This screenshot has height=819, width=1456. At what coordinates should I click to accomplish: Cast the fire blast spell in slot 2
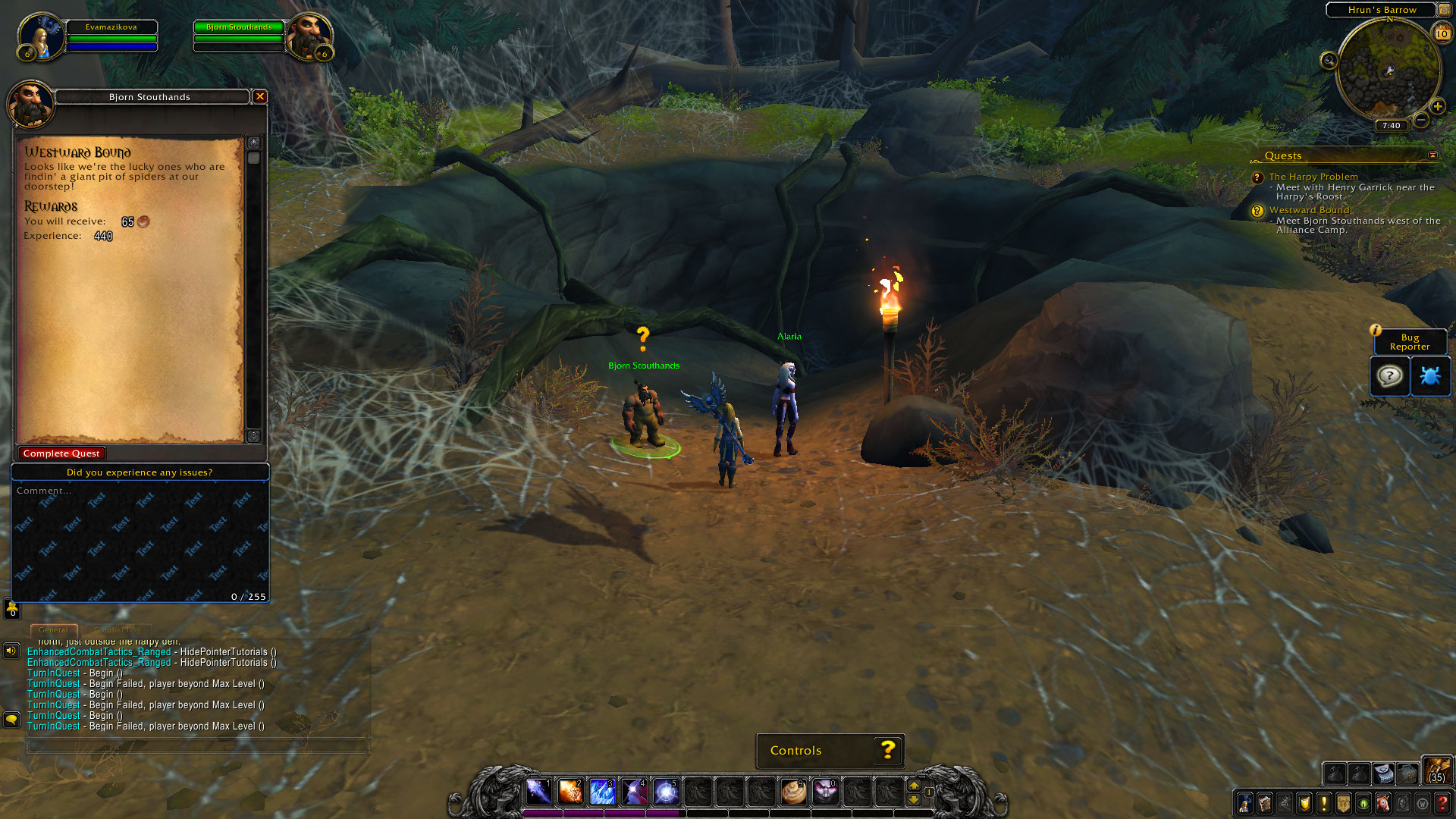pyautogui.click(x=570, y=792)
